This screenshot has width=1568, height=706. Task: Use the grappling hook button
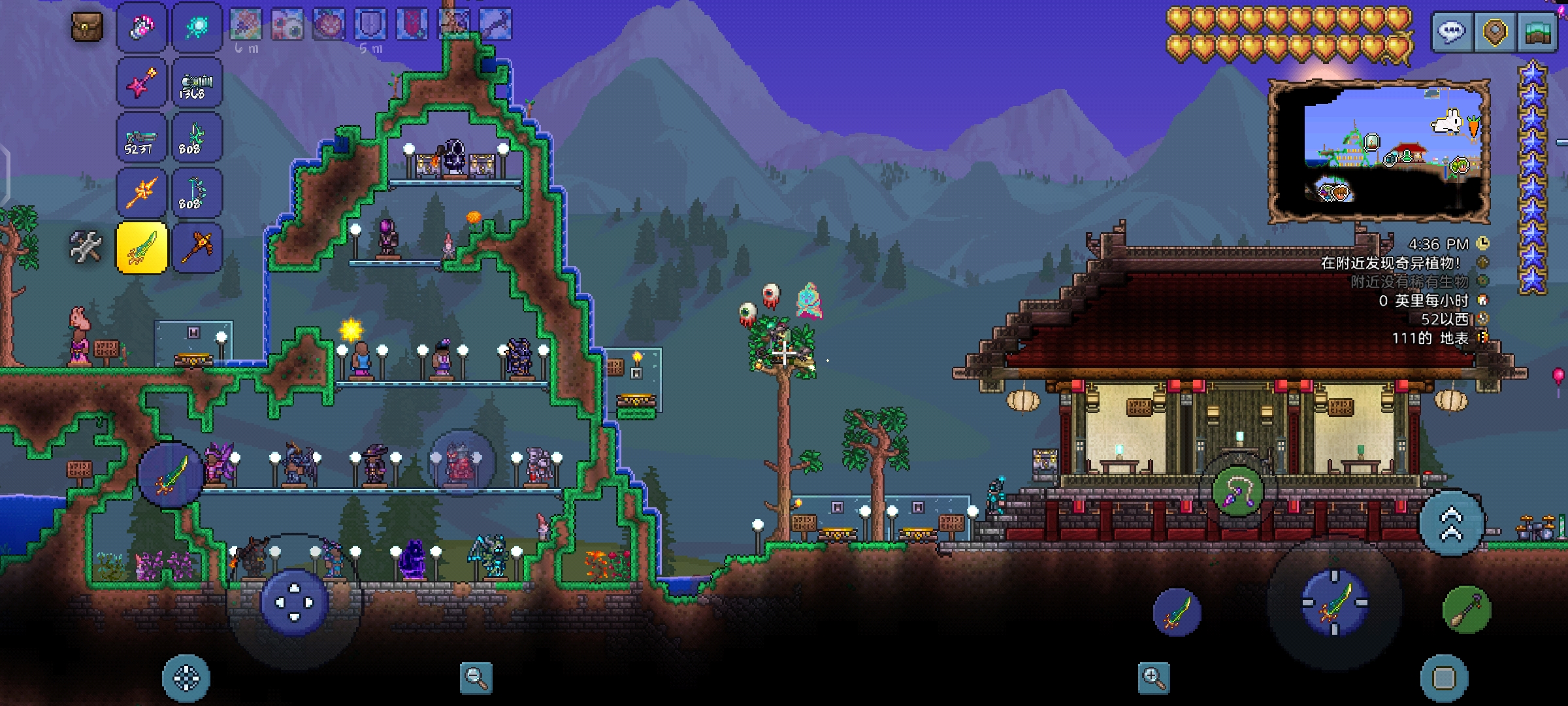click(1237, 492)
